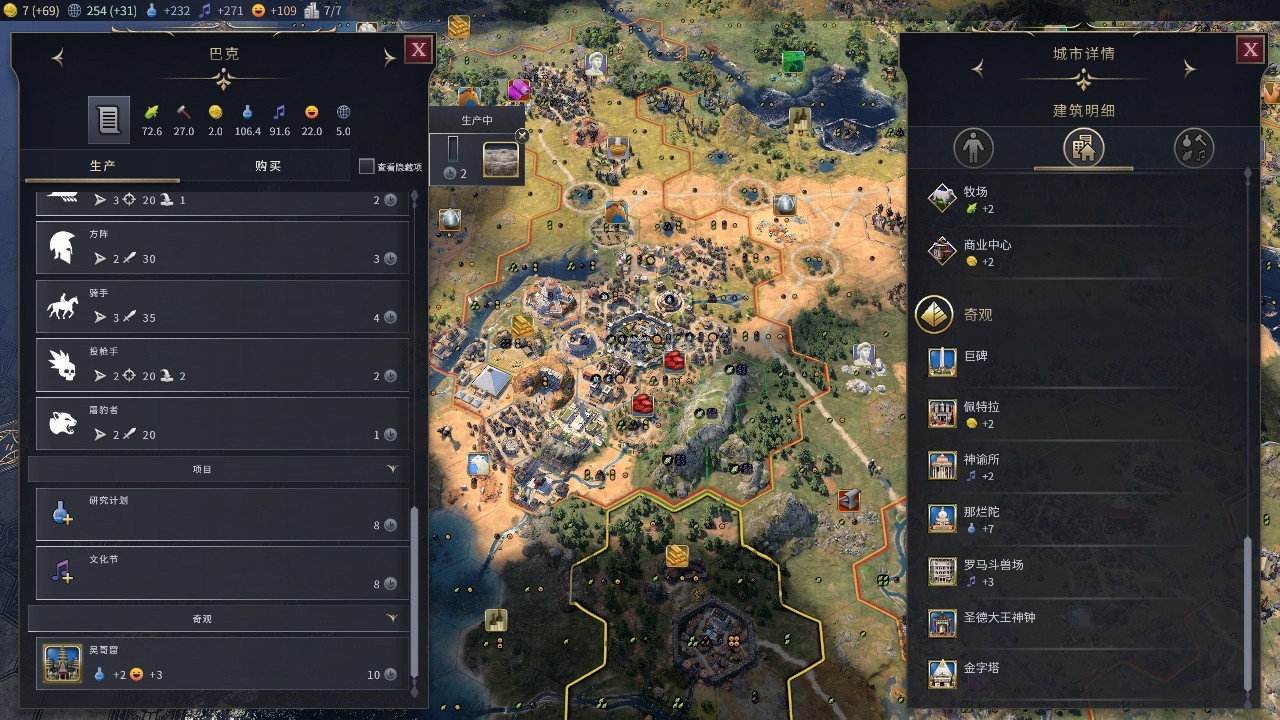The width and height of the screenshot is (1280, 720).
Task: Select the 生产 production tab
Action: click(102, 166)
